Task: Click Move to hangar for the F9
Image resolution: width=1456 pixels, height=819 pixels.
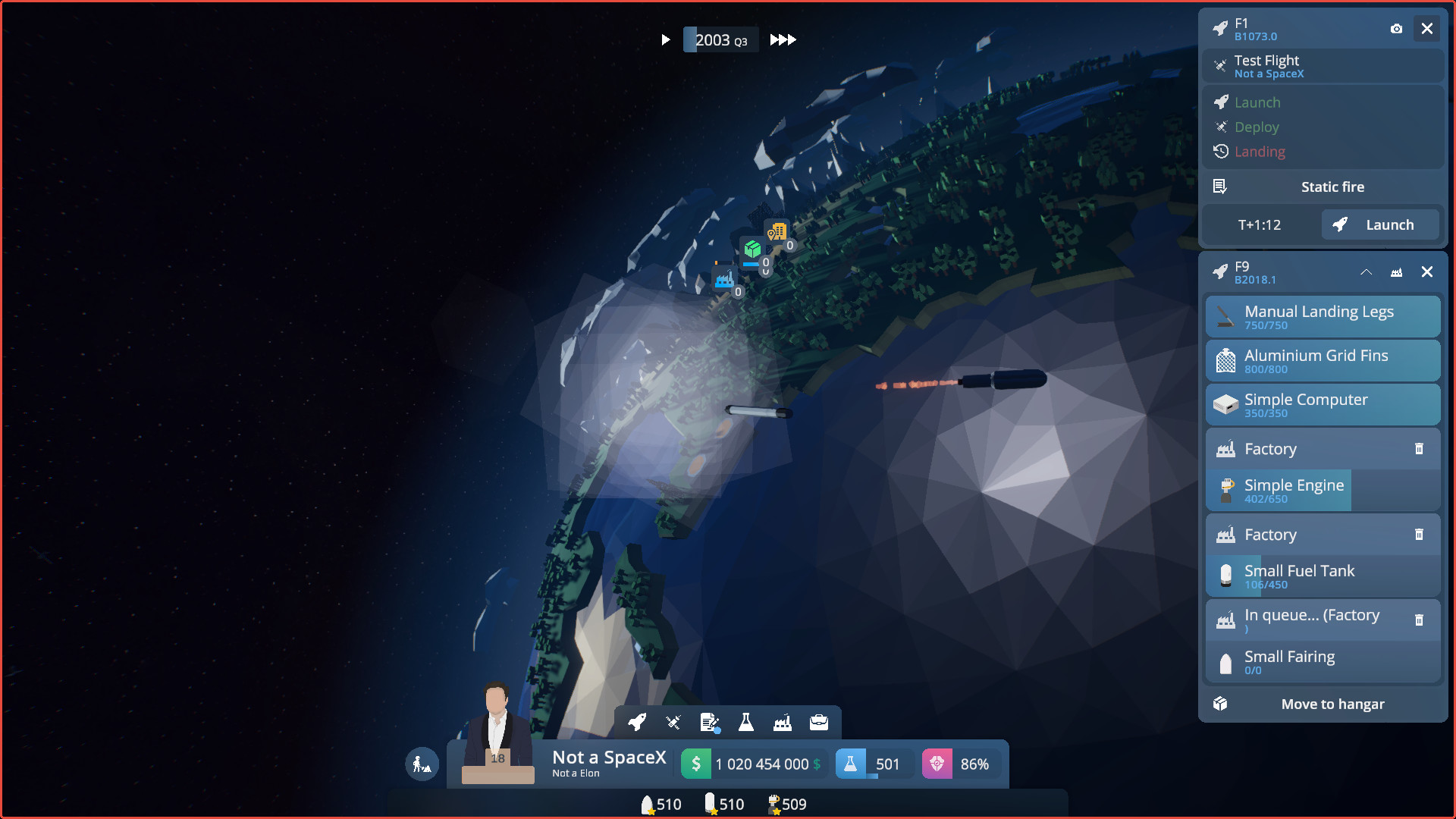Action: 1332,704
